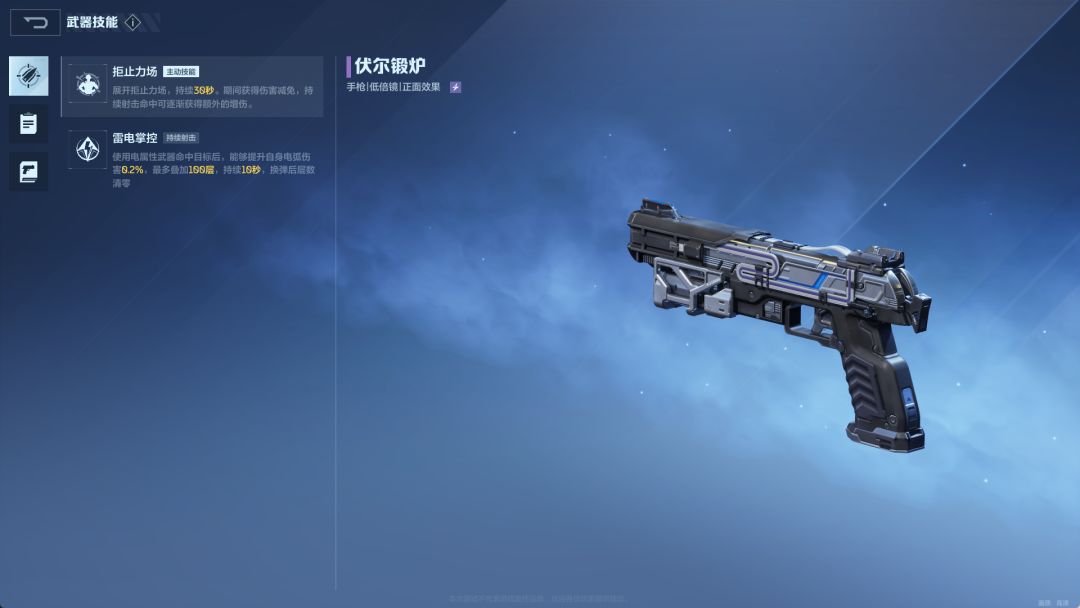Switch to the document notes tab
1080x608 pixels.
click(28, 124)
